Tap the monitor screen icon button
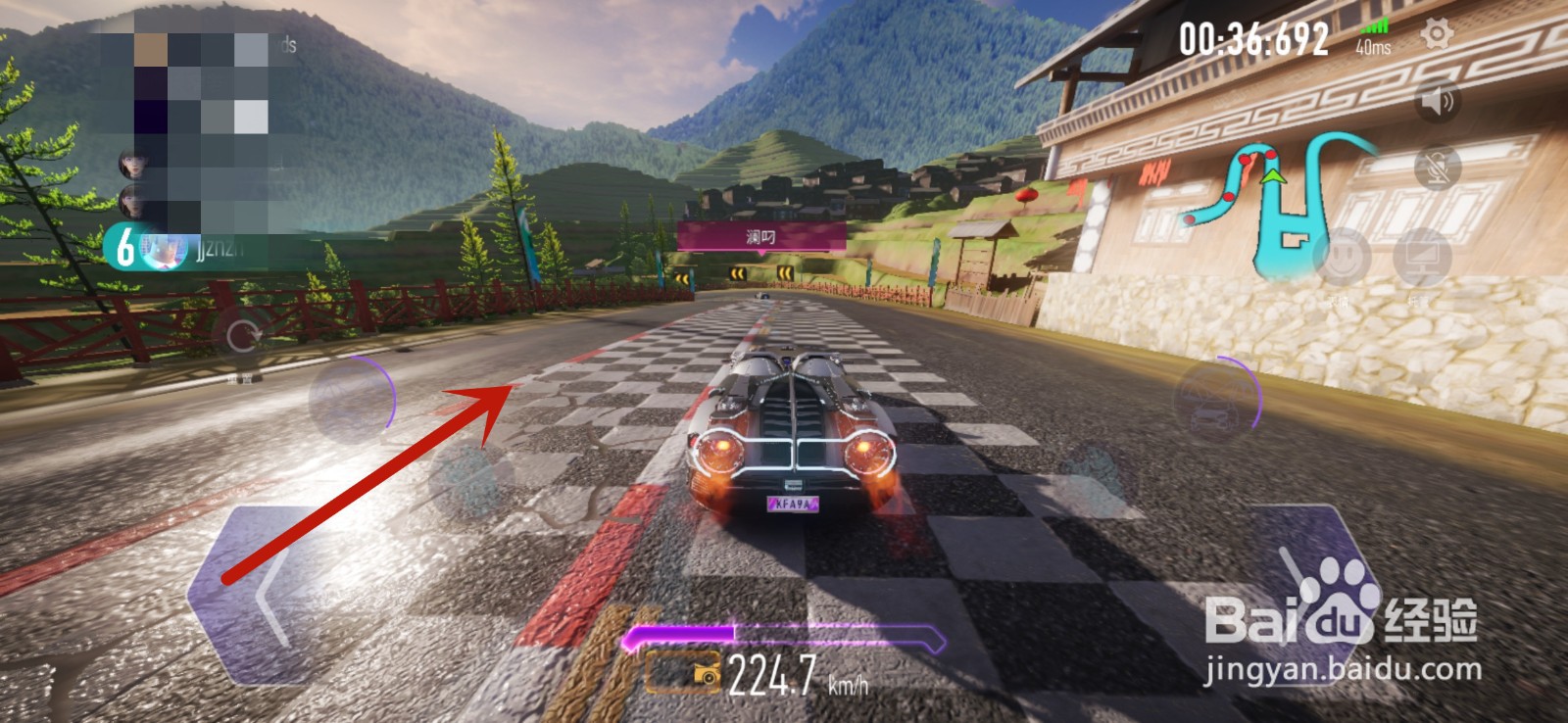The height and width of the screenshot is (723, 1568). 1422,259
